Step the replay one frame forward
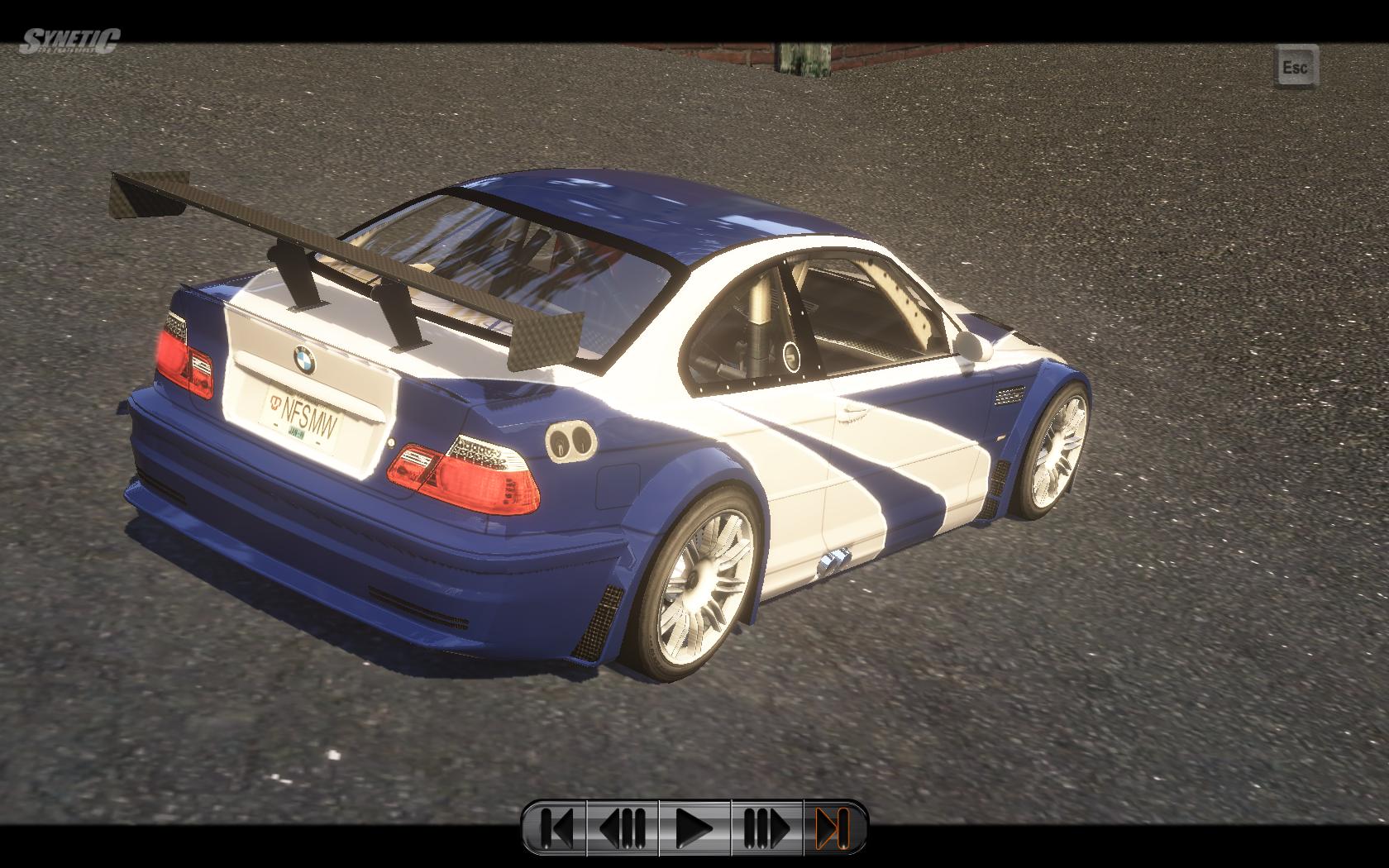1389x868 pixels. (x=766, y=827)
